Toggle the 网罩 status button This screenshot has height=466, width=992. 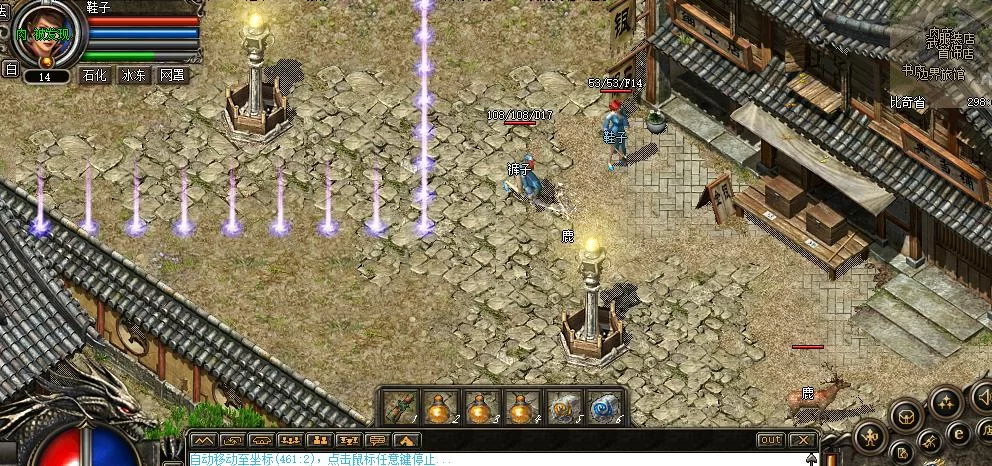click(x=172, y=75)
